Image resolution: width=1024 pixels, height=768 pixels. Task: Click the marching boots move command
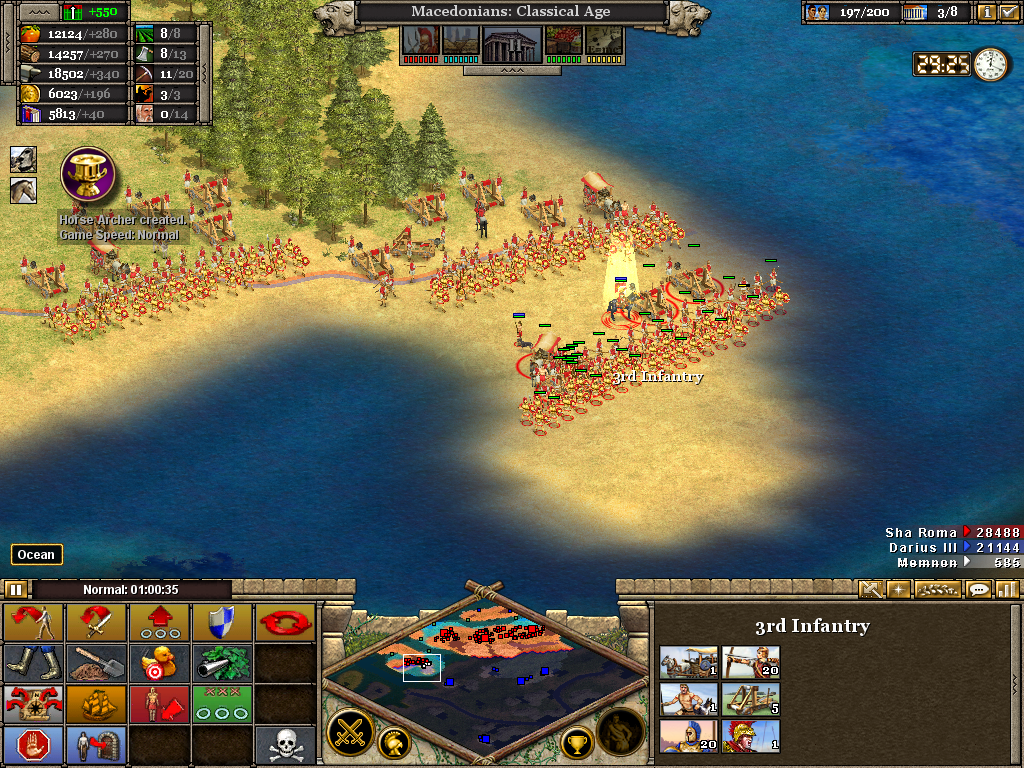[x=34, y=663]
